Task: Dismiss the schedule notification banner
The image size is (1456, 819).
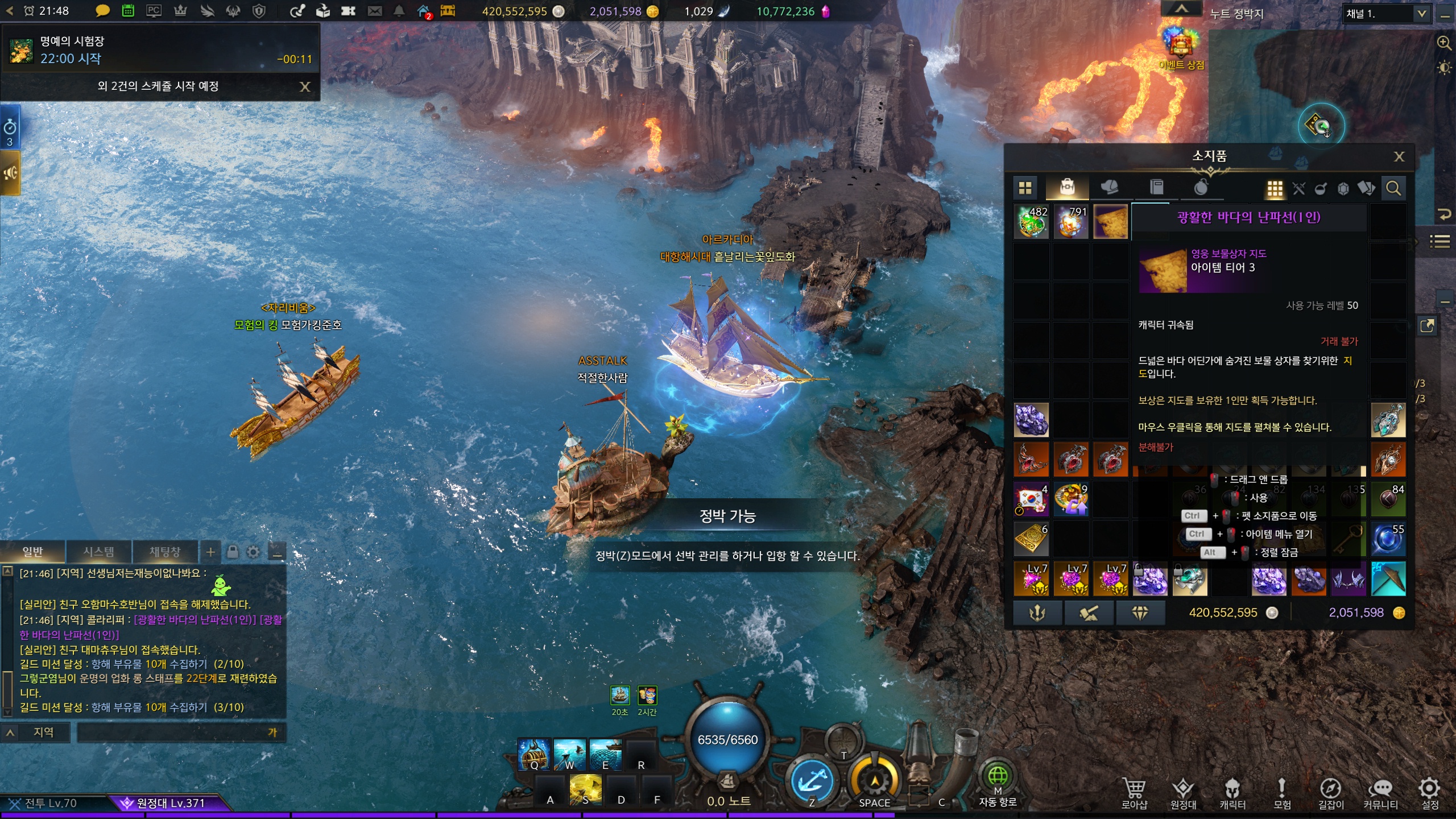Action: [305, 86]
